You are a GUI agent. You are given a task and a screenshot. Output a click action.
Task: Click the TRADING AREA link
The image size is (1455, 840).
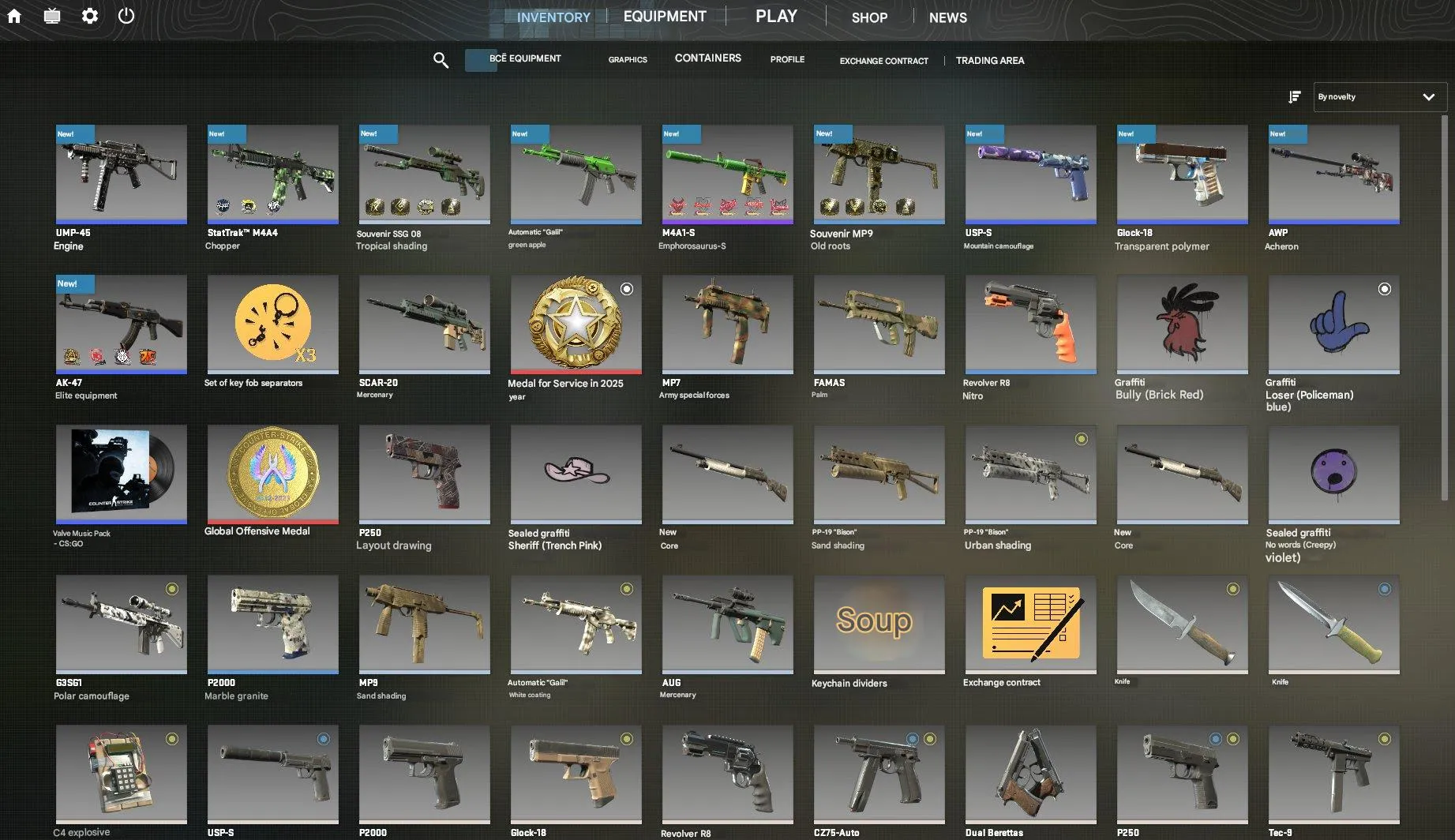[990, 60]
